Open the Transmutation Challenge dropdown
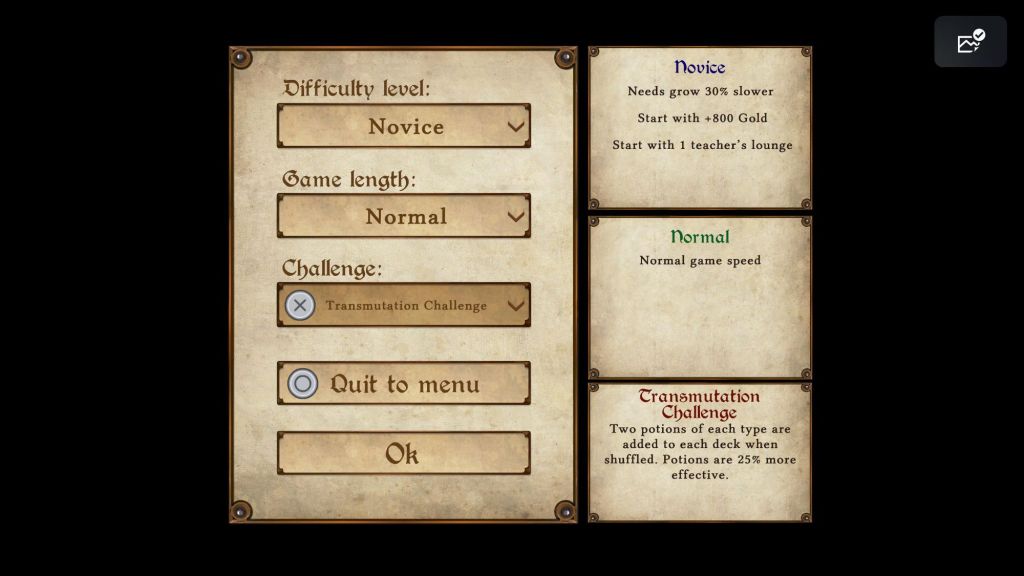The width and height of the screenshot is (1024, 576). point(404,305)
